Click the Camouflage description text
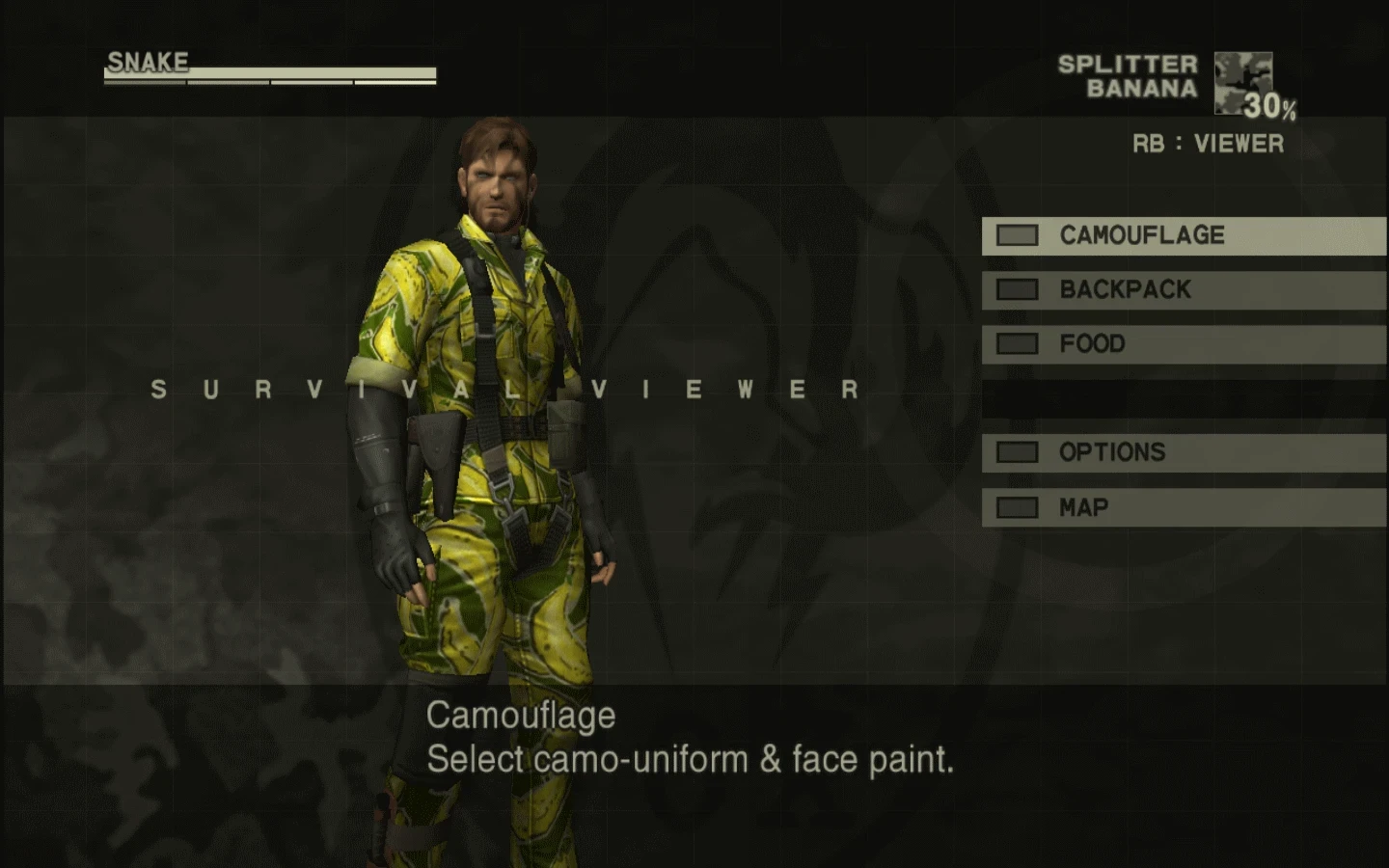 pos(691,738)
